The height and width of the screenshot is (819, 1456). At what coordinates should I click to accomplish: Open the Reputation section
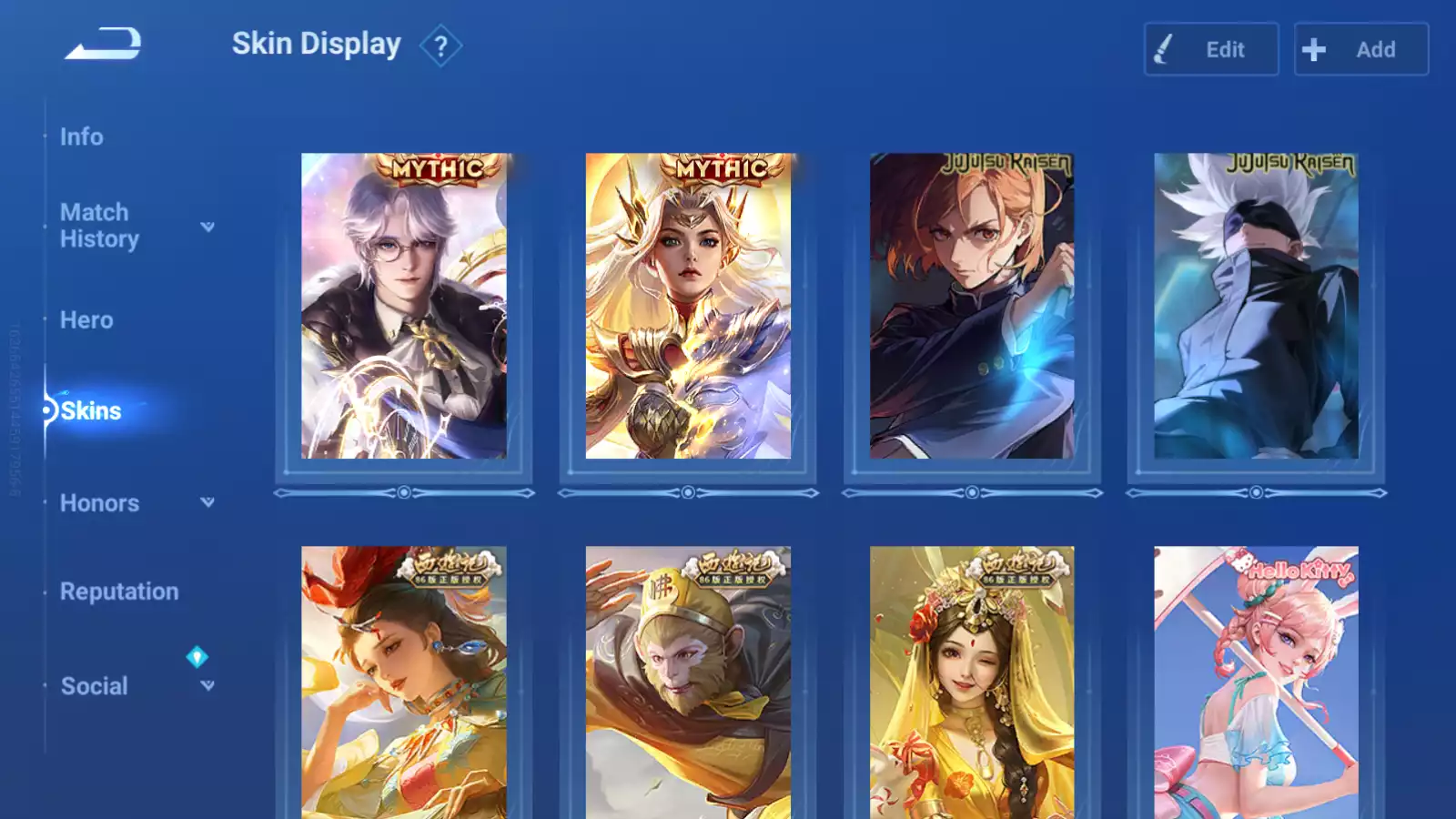click(x=119, y=591)
